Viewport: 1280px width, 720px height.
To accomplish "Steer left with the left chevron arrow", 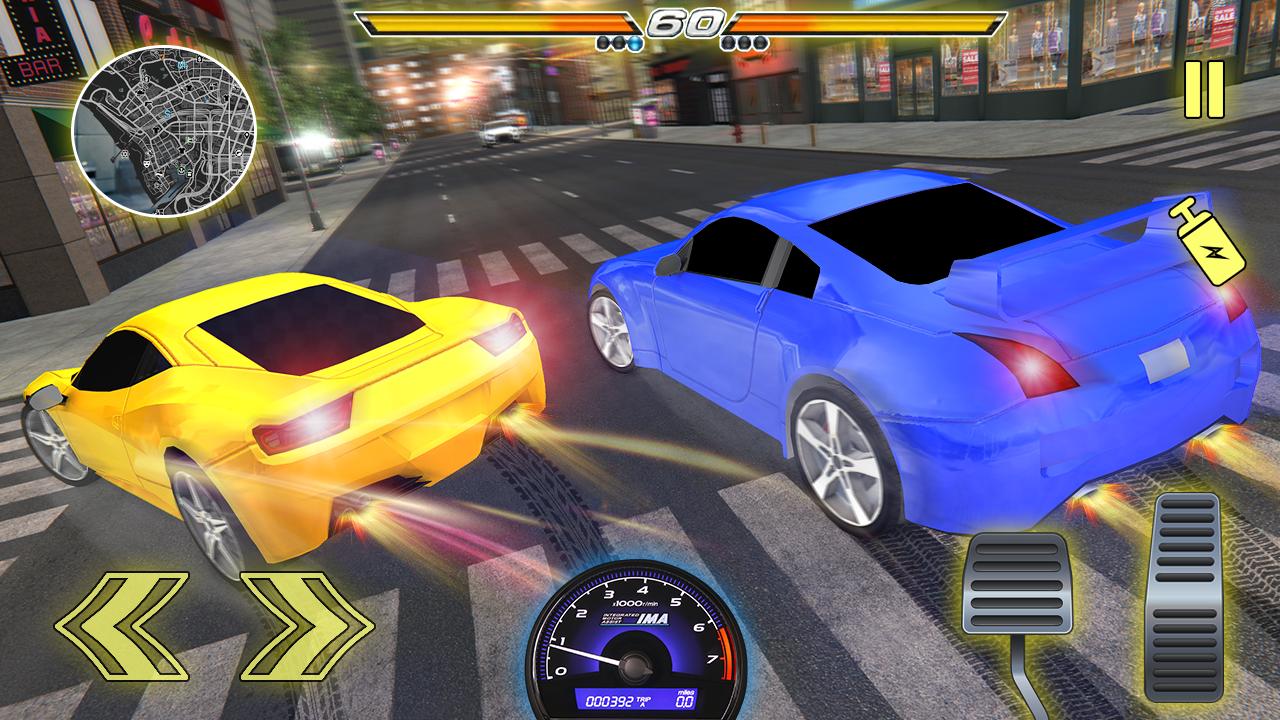I will point(122,626).
